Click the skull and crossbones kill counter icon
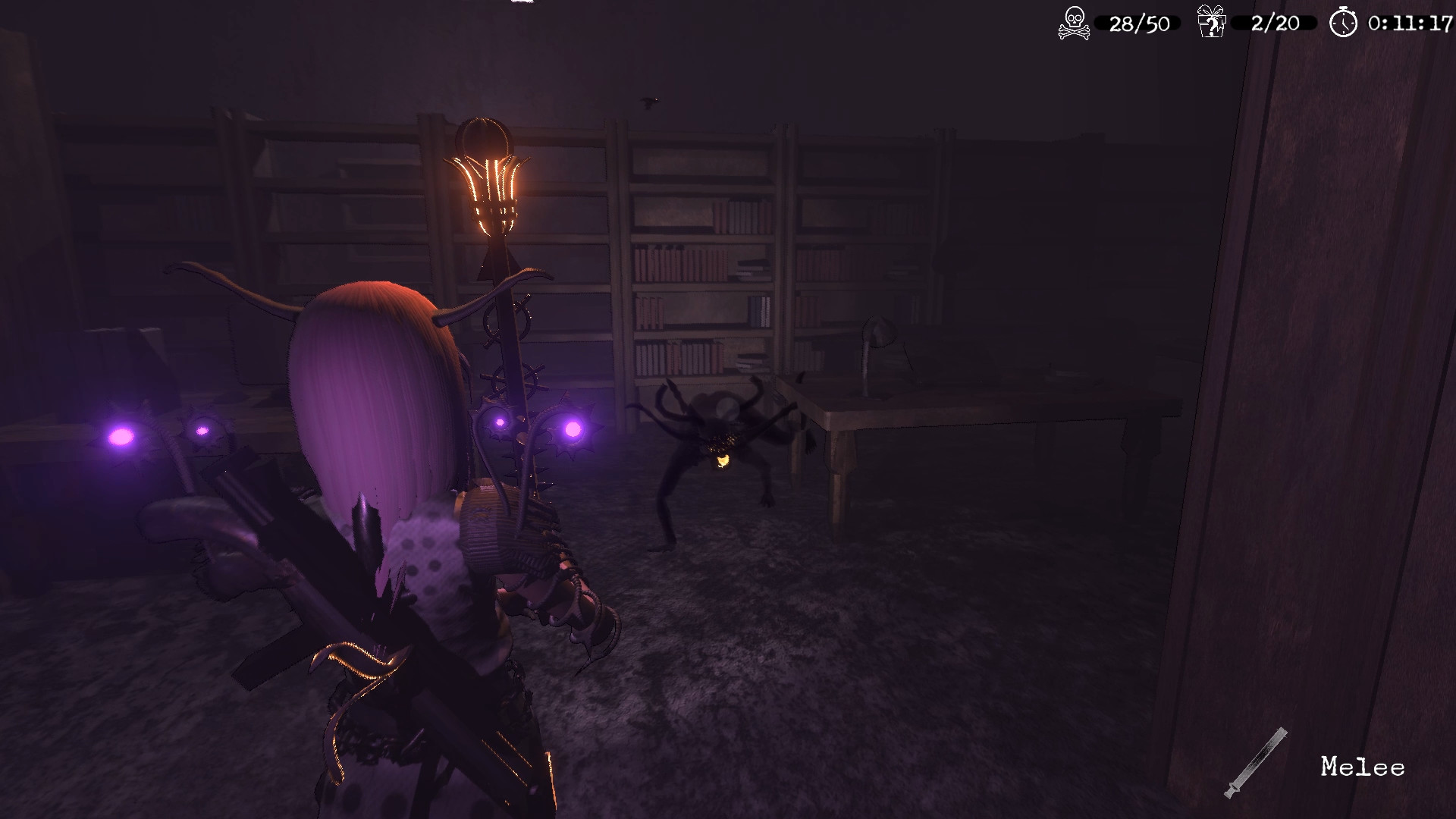This screenshot has width=1456, height=819. (1074, 23)
